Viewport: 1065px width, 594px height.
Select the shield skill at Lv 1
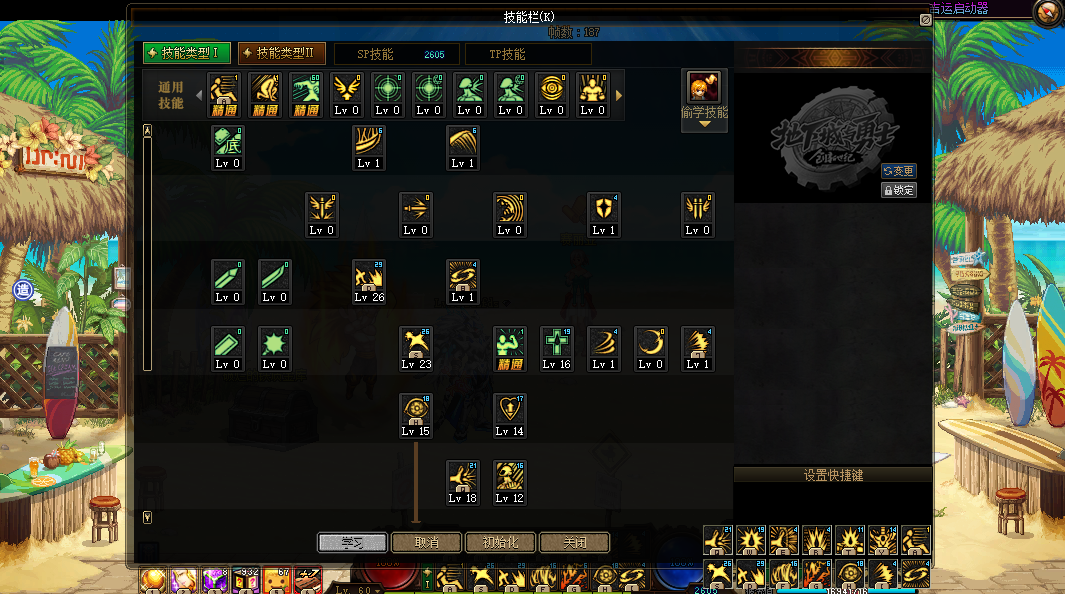[x=603, y=209]
